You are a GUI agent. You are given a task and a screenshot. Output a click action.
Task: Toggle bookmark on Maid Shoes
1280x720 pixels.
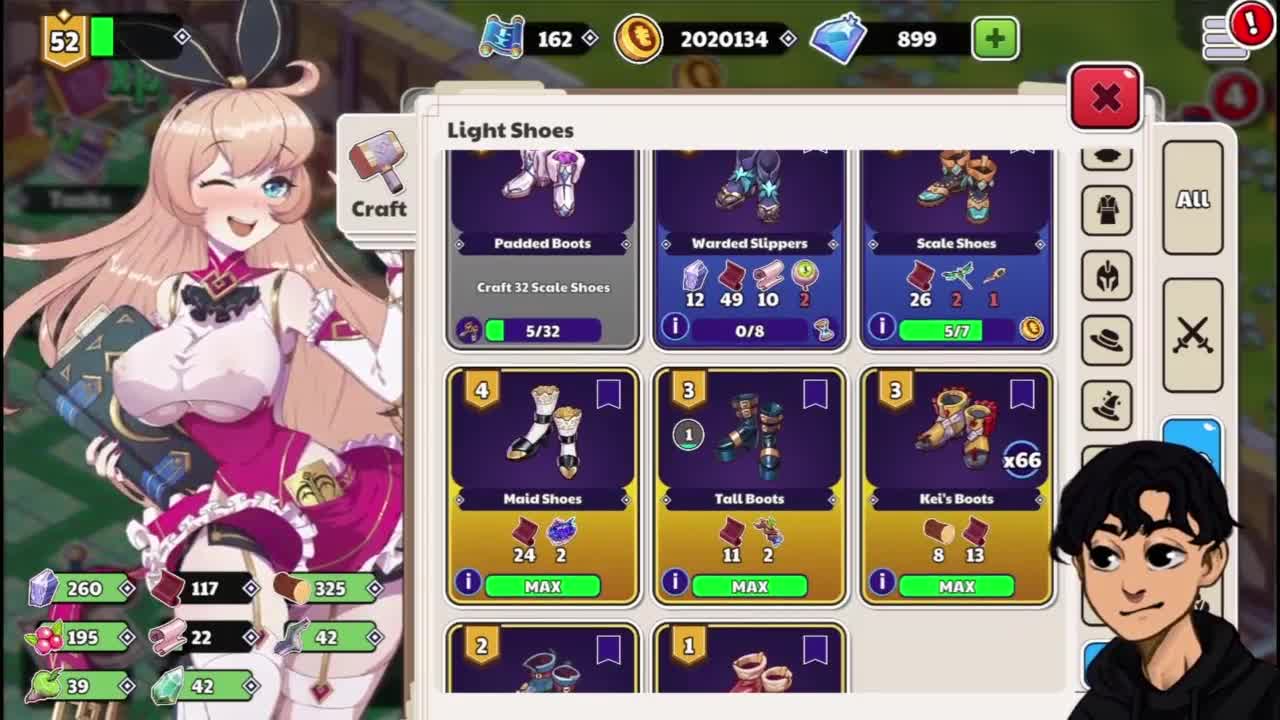608,395
